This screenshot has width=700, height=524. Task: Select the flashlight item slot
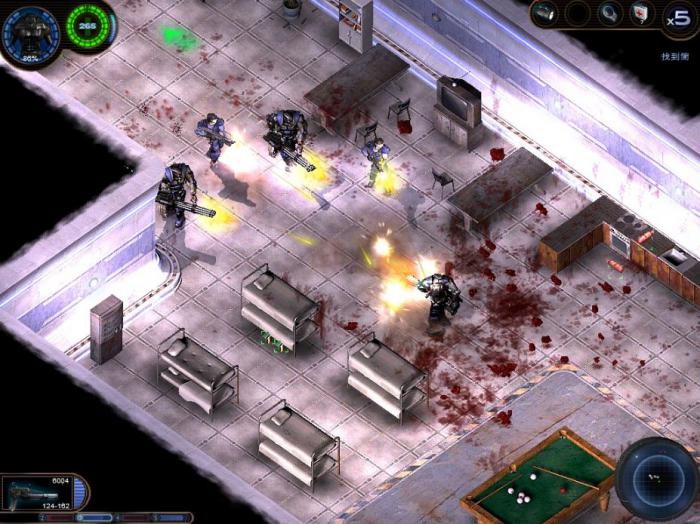tap(544, 13)
